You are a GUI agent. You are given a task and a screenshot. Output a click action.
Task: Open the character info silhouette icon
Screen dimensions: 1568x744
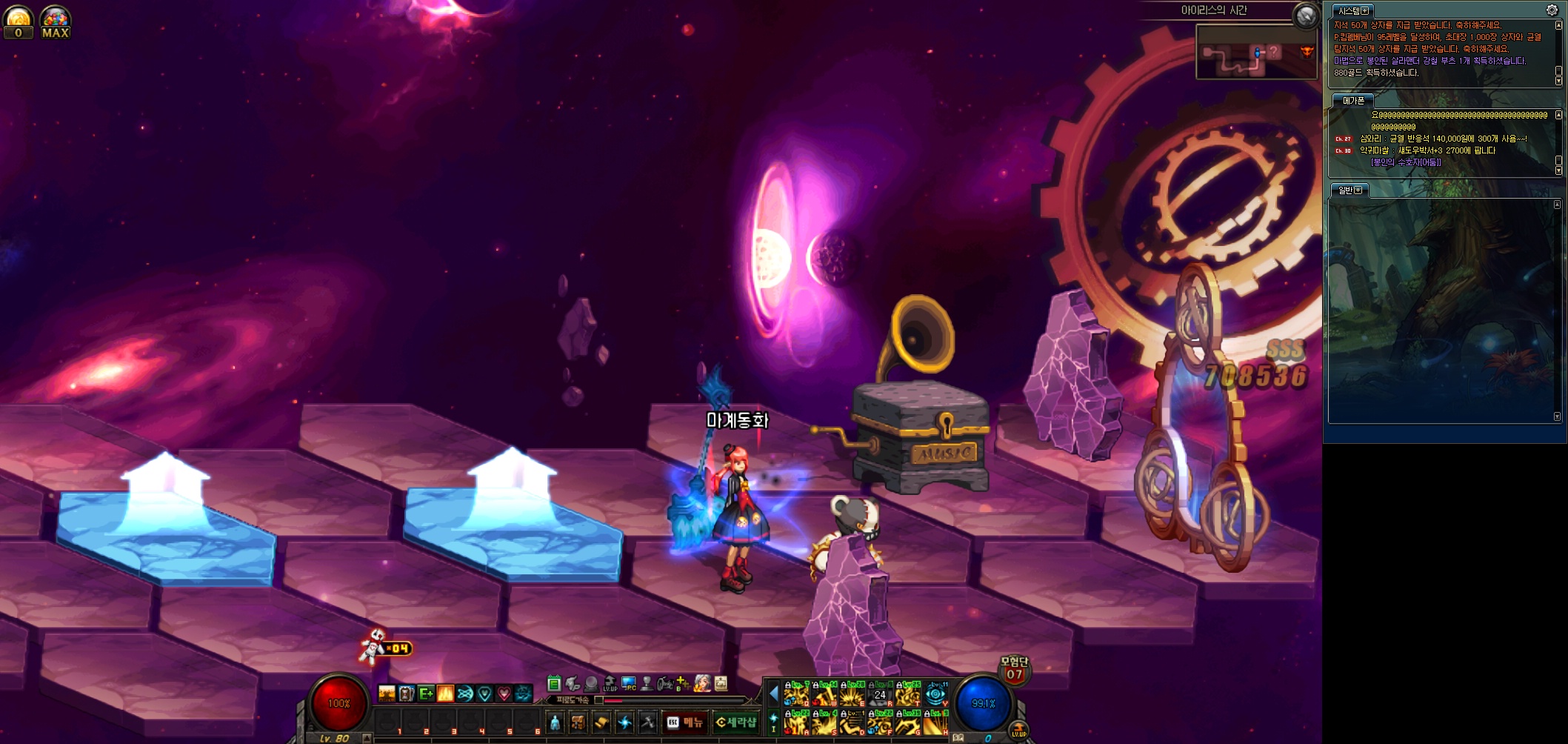[555, 722]
